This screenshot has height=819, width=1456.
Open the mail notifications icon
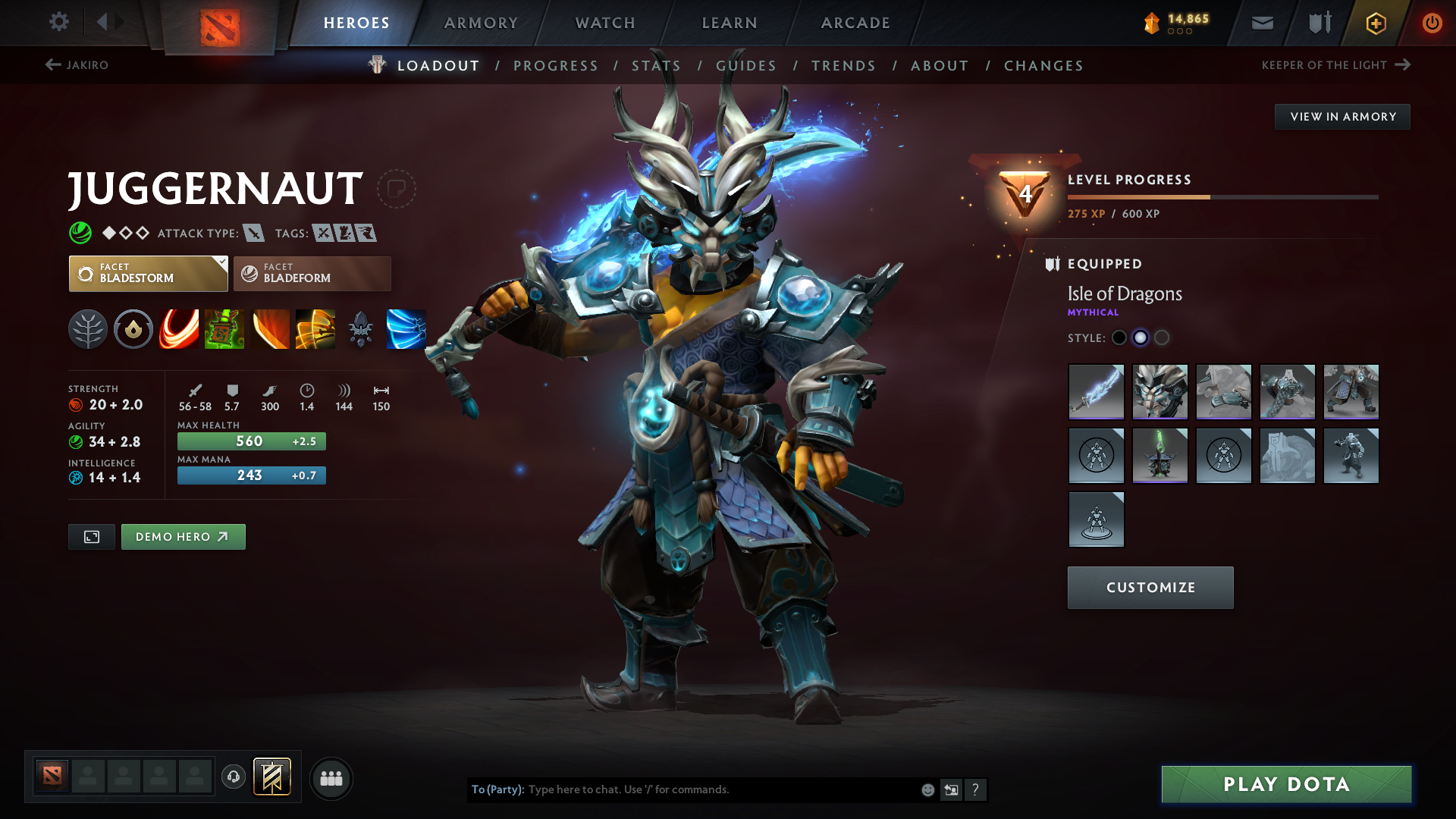[x=1261, y=23]
